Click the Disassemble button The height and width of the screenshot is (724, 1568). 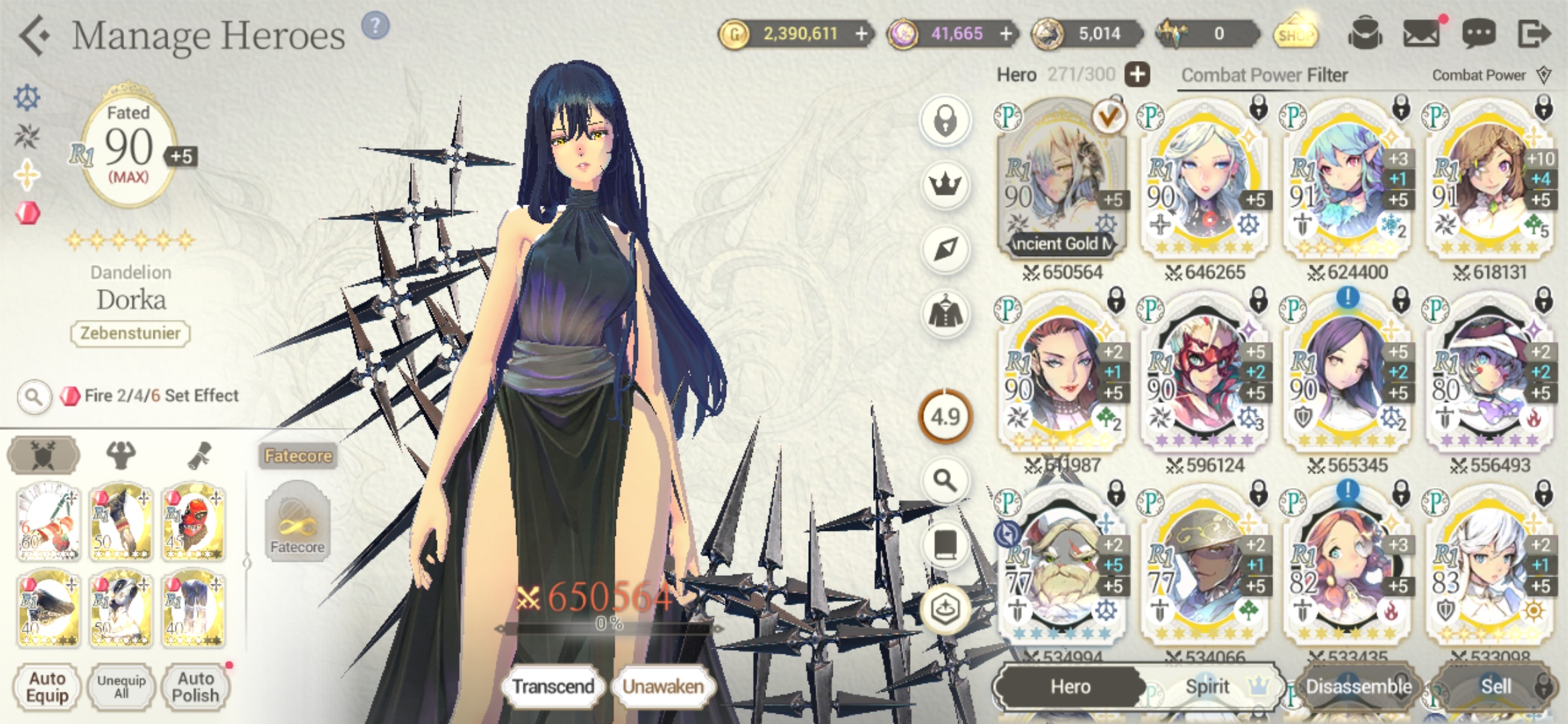[1358, 686]
